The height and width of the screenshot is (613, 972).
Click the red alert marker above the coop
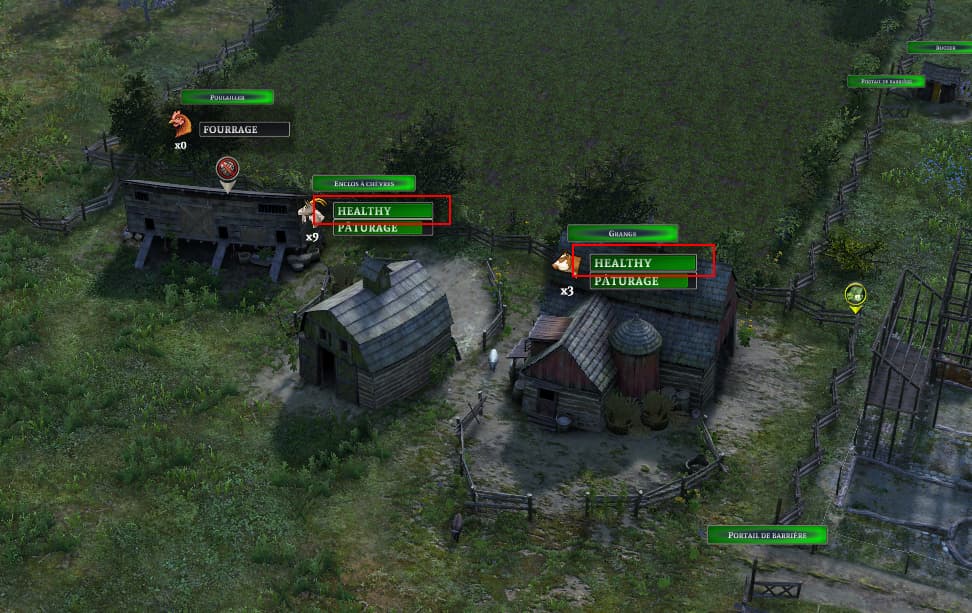(228, 169)
